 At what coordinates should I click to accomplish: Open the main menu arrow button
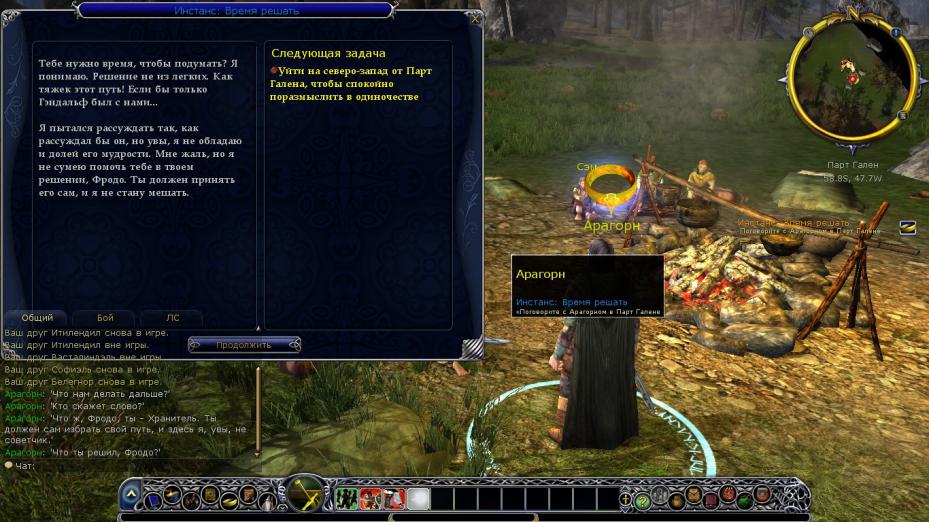point(131,495)
